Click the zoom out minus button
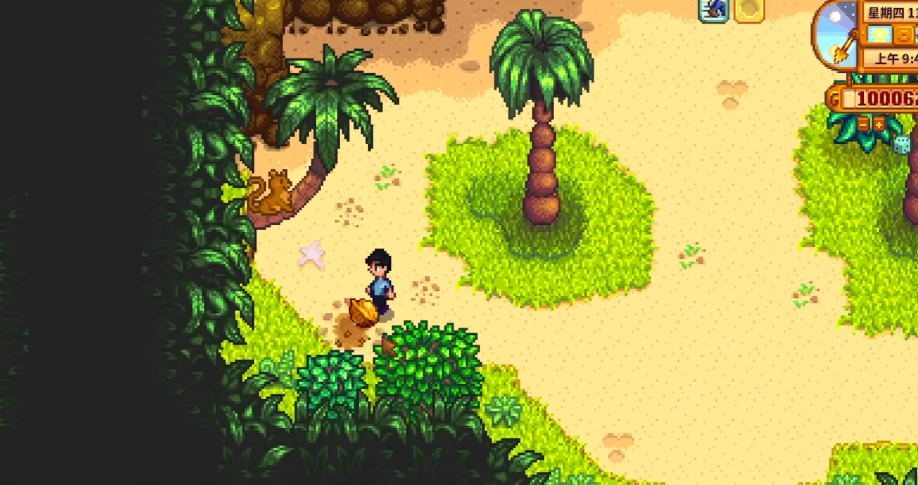The height and width of the screenshot is (485, 918). coord(862,125)
